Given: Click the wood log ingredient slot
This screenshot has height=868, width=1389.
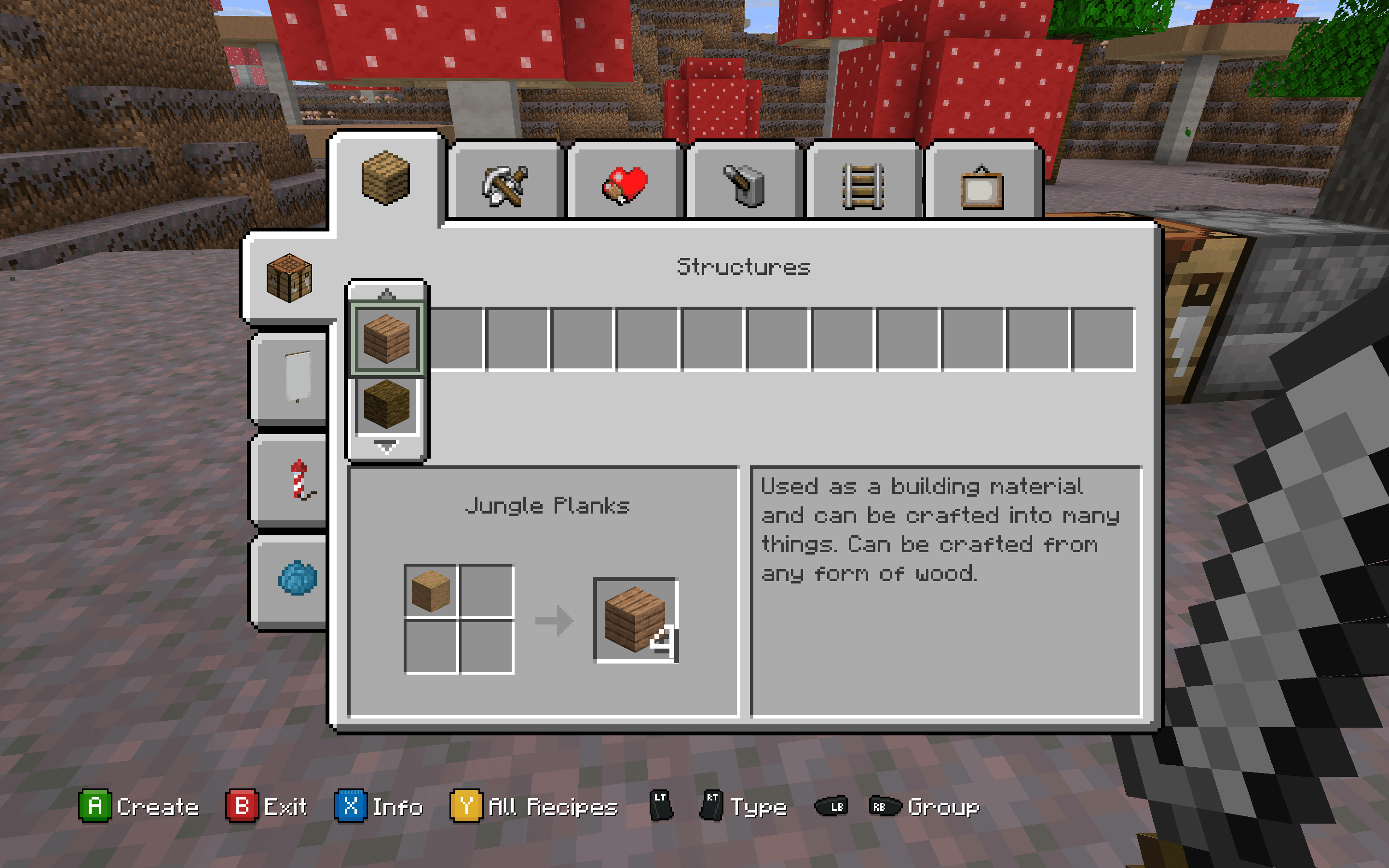Looking at the screenshot, I should click(431, 591).
